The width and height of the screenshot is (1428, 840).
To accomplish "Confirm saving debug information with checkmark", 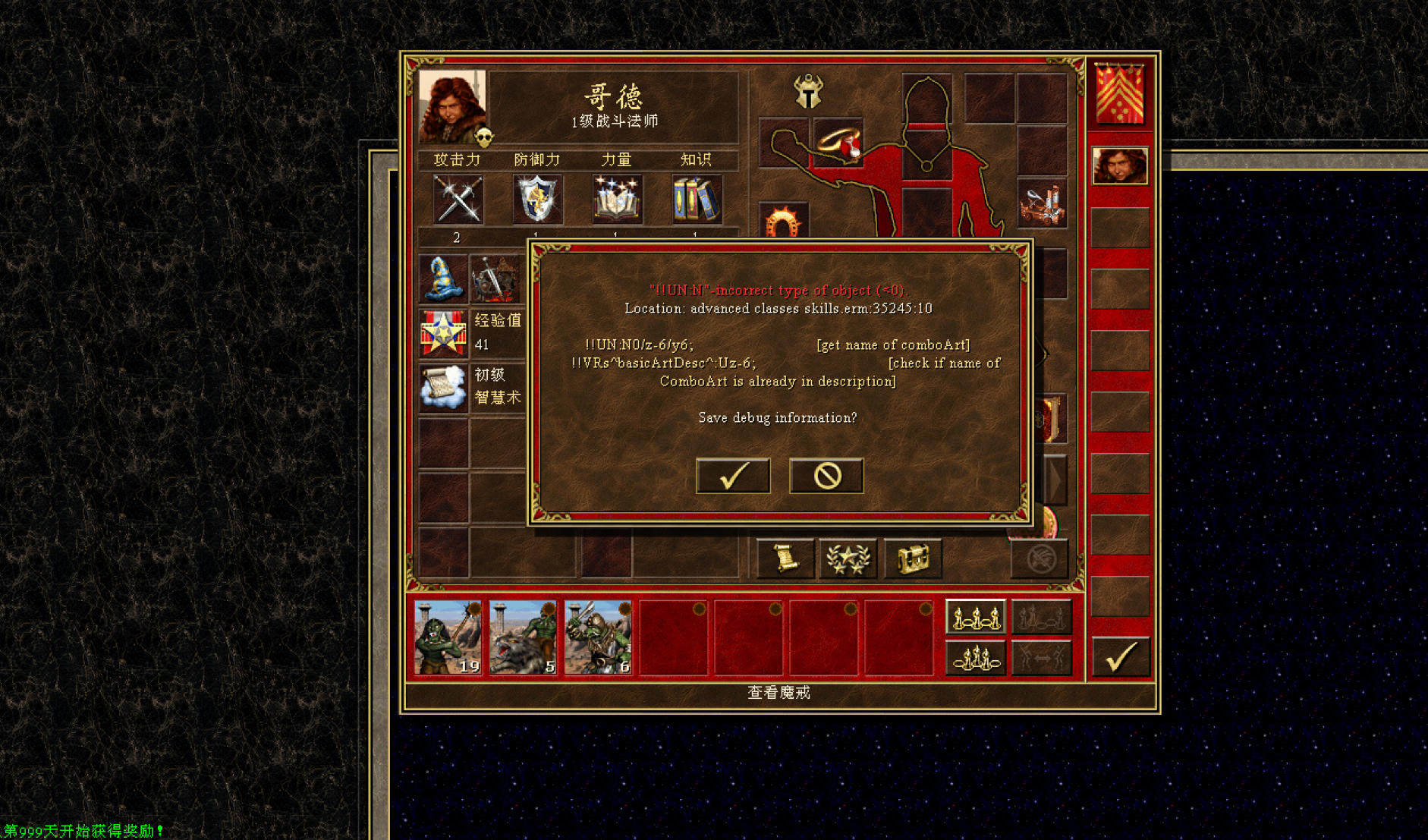I will [733, 476].
